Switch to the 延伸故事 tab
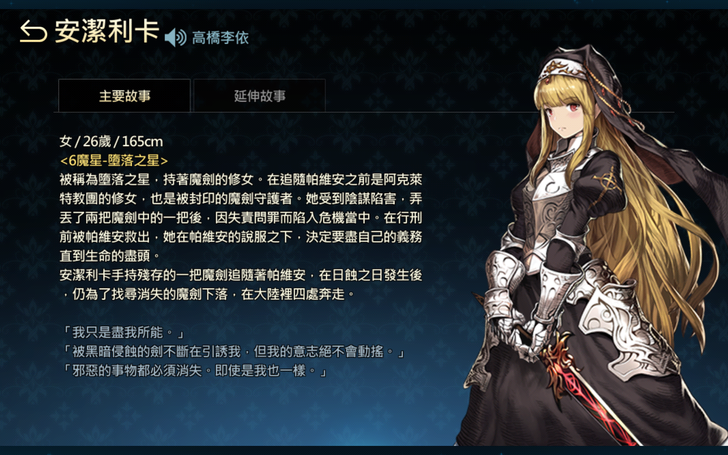This screenshot has height=455, width=728. 259,96
